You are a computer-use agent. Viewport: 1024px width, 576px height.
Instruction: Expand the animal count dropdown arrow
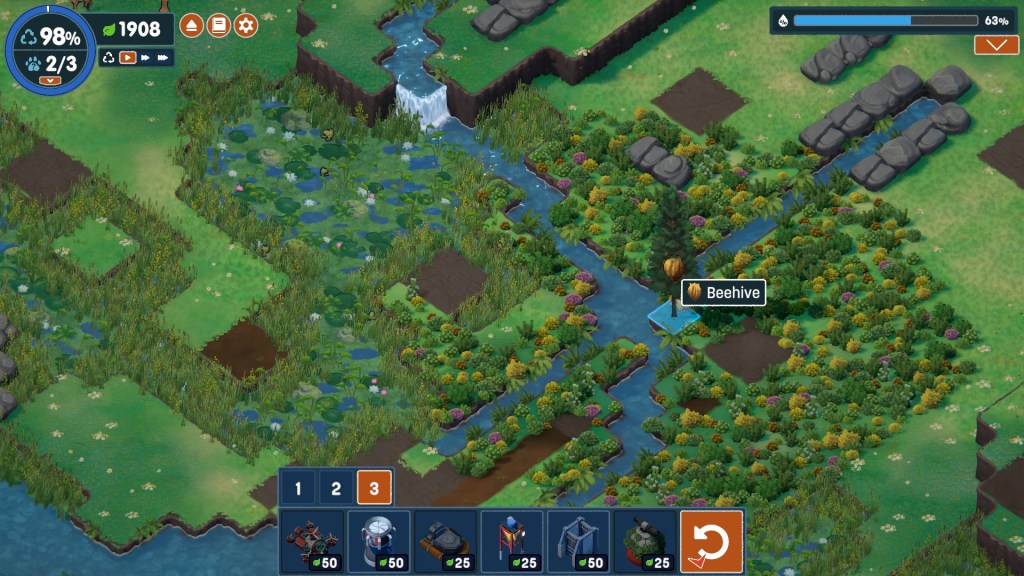[x=44, y=80]
